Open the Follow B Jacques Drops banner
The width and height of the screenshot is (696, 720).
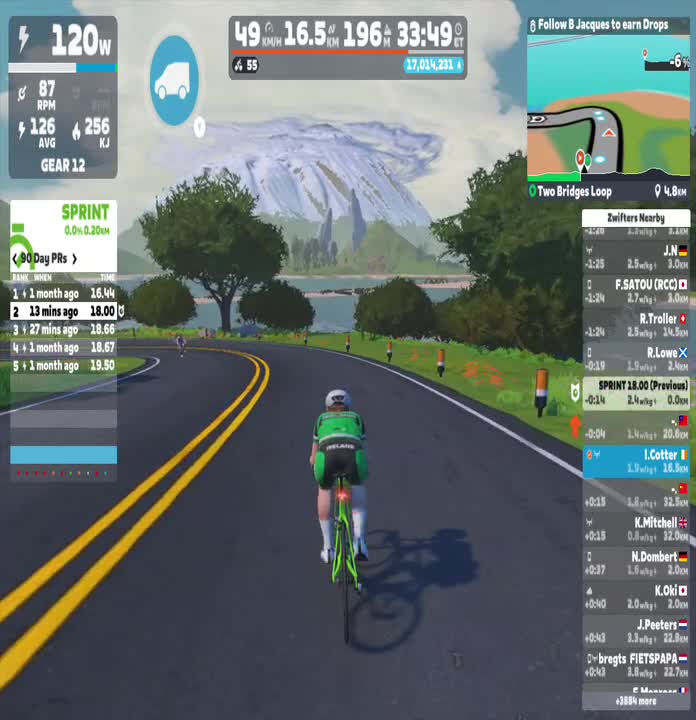[x=609, y=24]
